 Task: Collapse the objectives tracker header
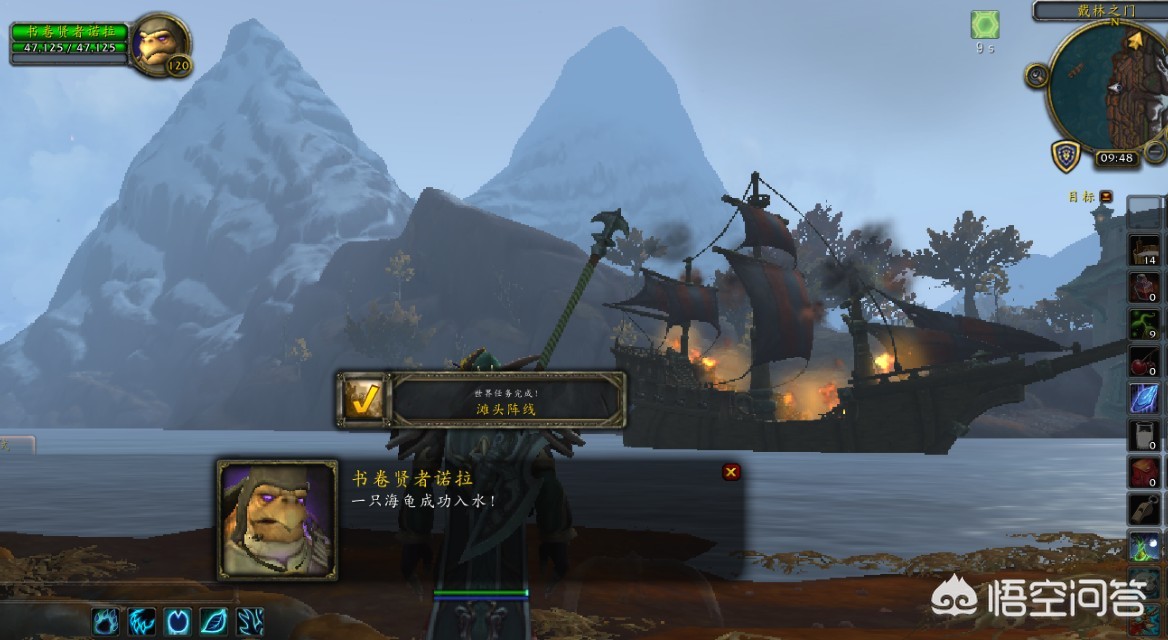(1106, 197)
